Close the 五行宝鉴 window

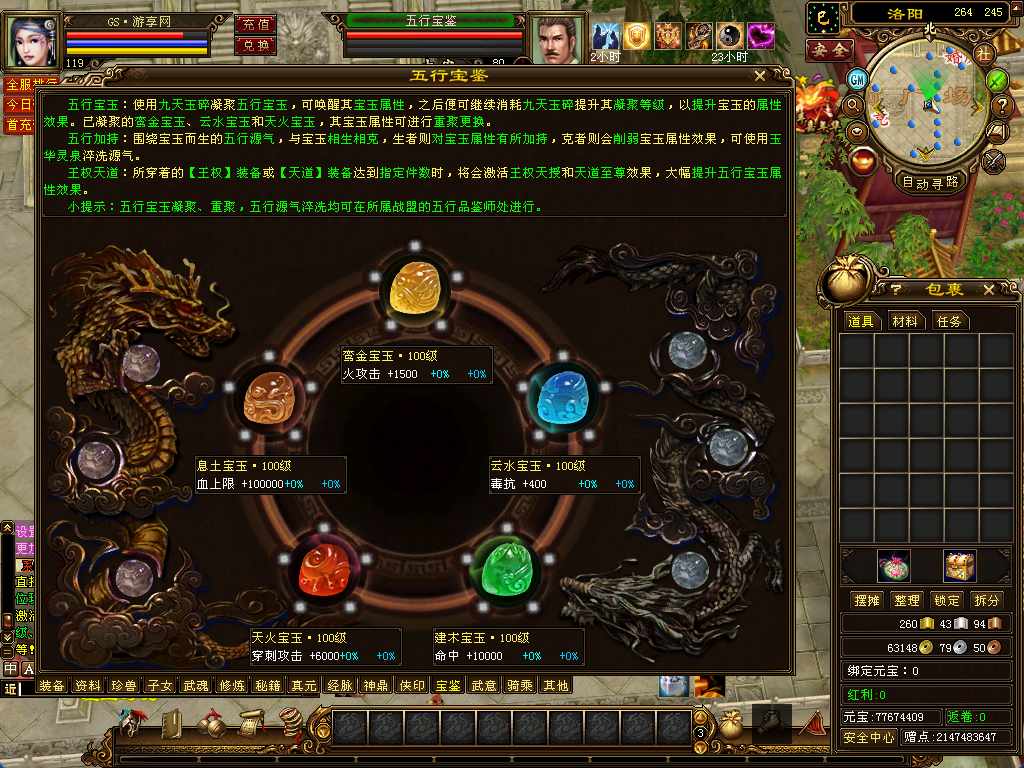pos(760,75)
